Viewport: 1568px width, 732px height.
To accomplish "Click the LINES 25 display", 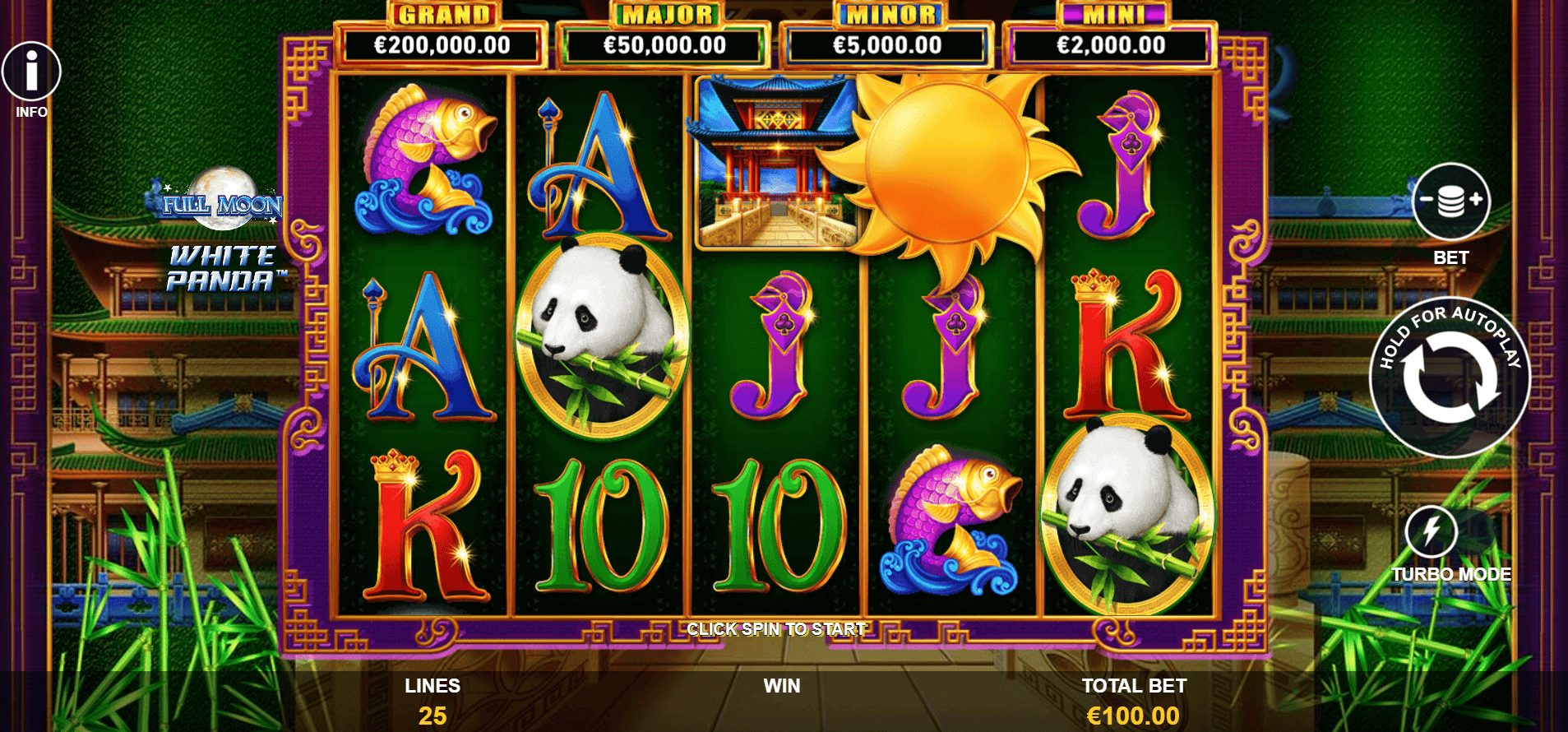I will tap(434, 699).
